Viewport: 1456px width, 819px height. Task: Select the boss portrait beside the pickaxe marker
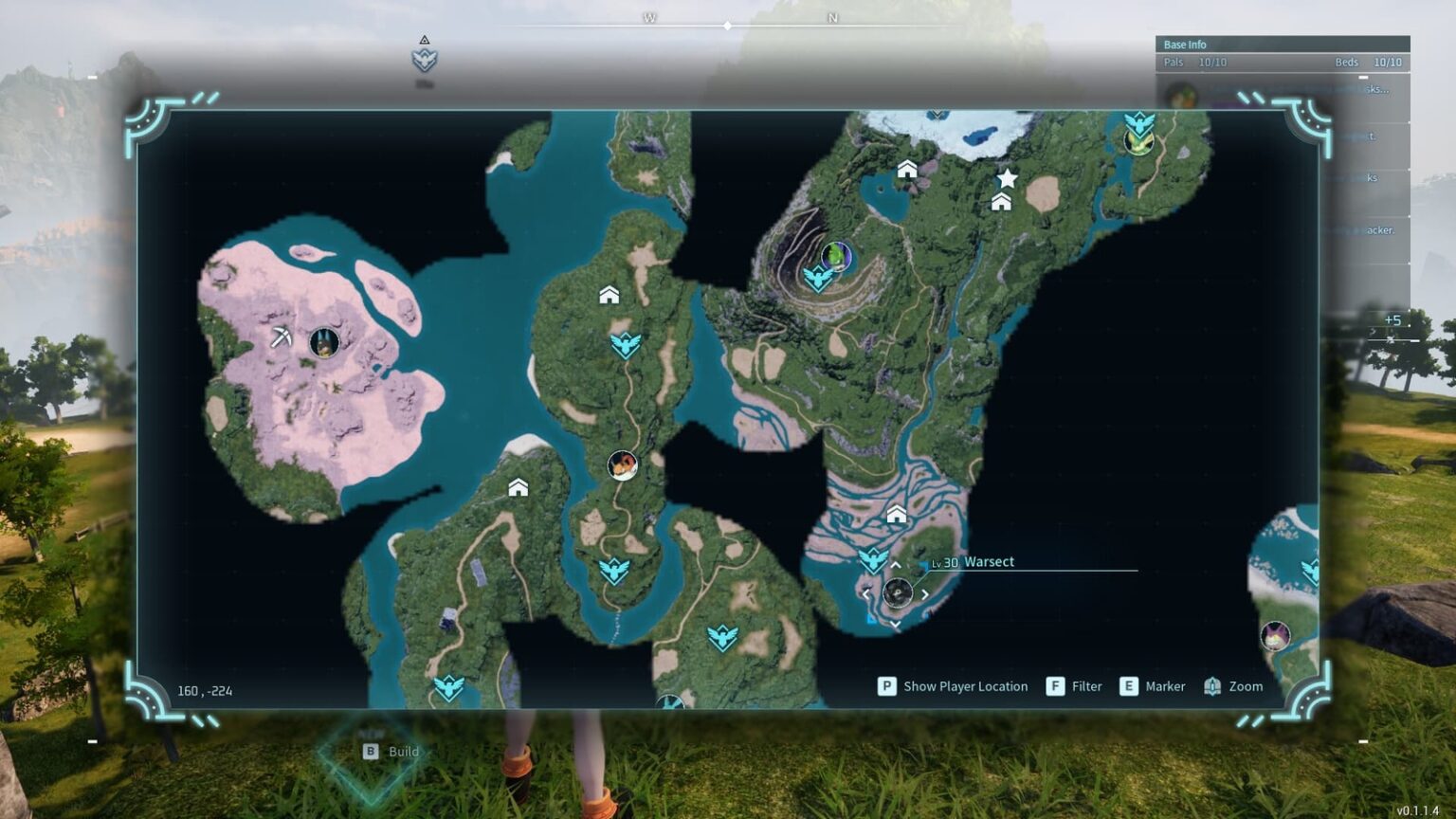[324, 342]
